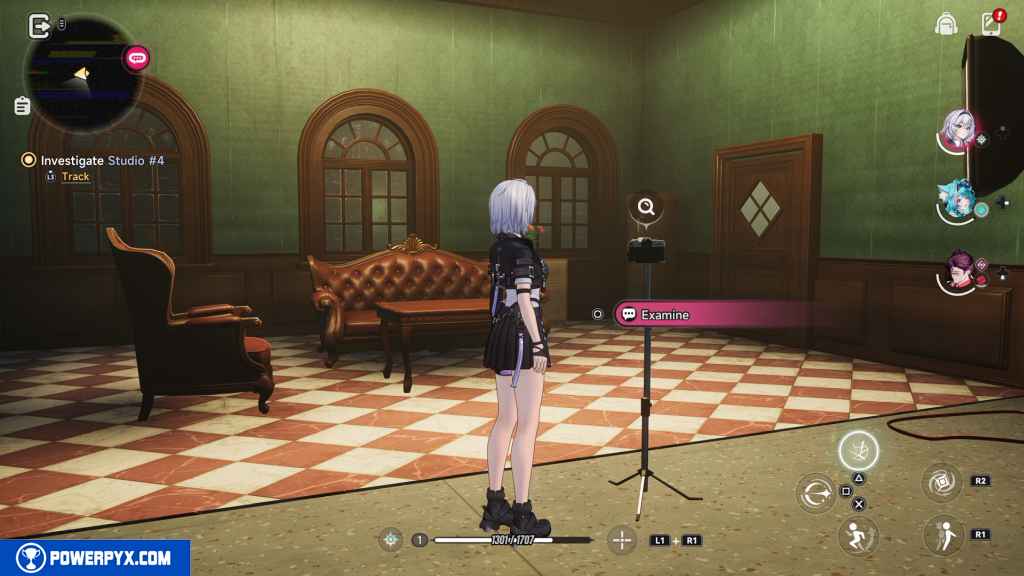Viewport: 1024px width, 576px height.
Task: Trigger the spiral cube R2 skill icon
Action: click(x=941, y=483)
